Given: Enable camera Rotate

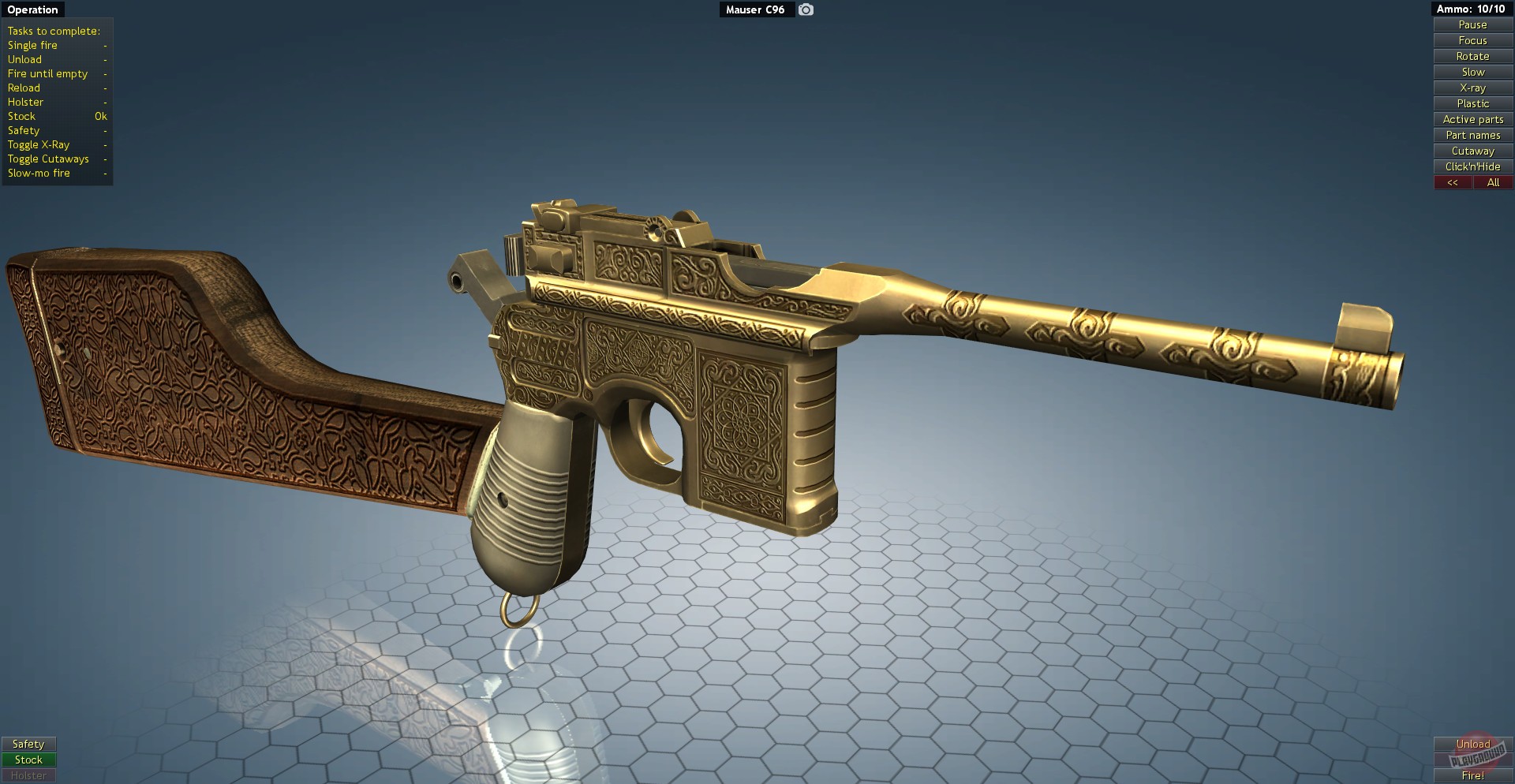Looking at the screenshot, I should pos(1472,56).
